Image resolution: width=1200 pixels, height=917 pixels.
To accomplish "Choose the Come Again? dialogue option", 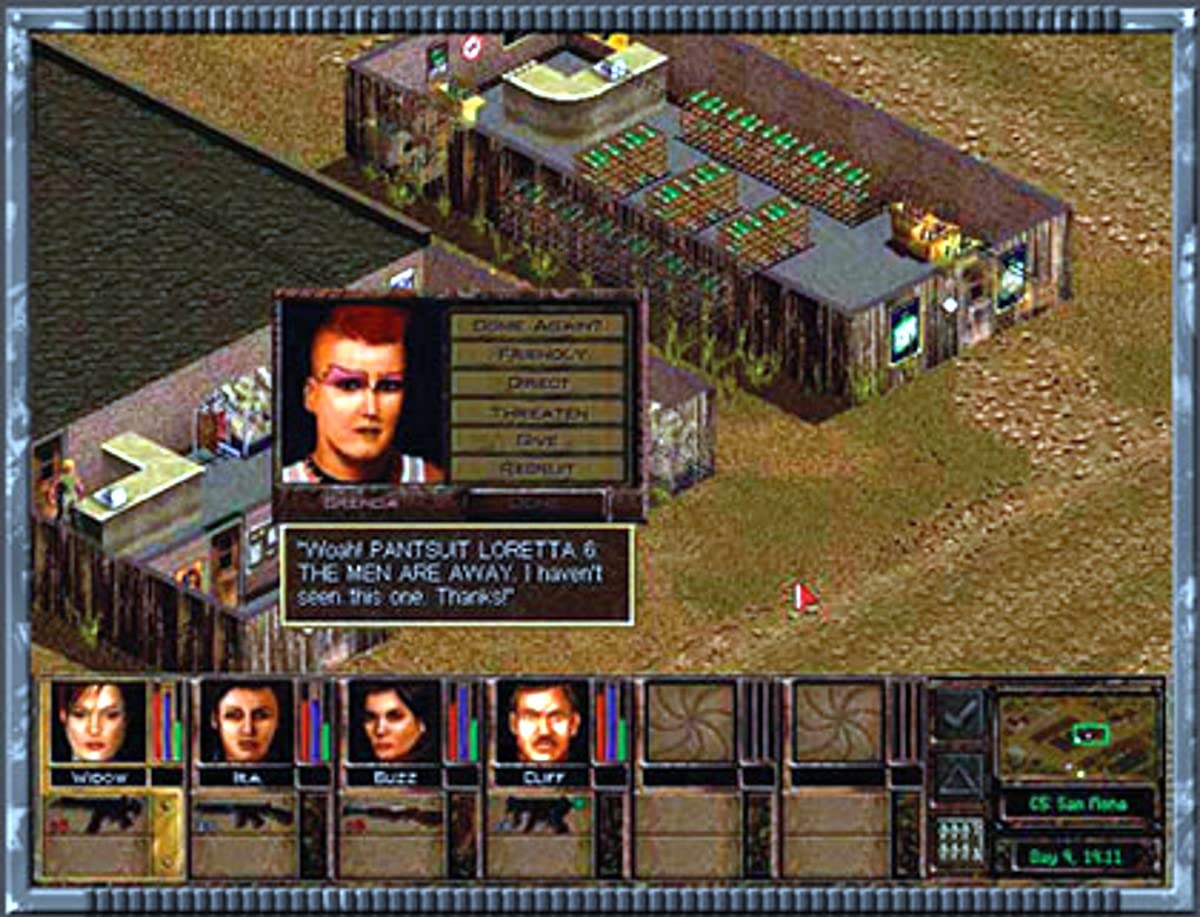I will pos(538,325).
